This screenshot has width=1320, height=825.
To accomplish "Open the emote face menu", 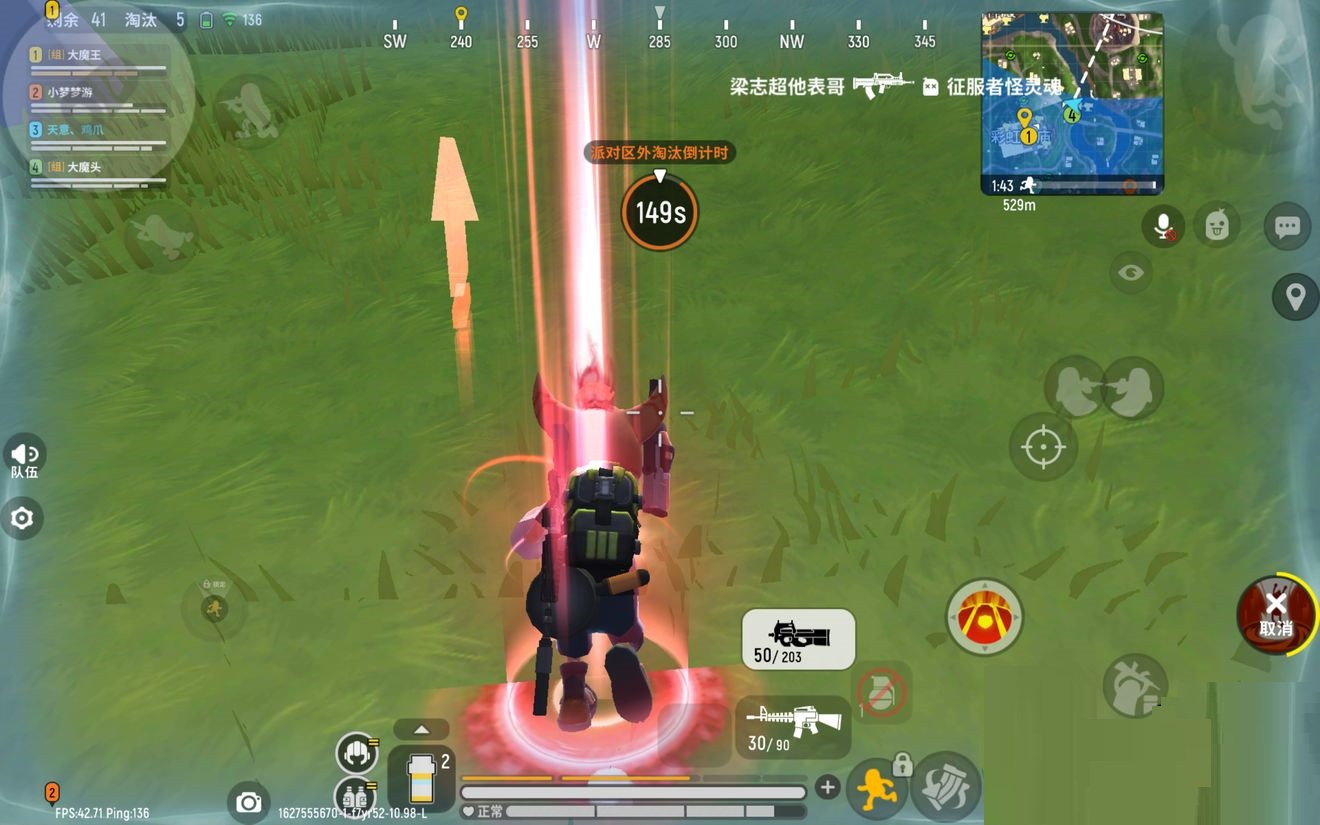I will tap(1216, 226).
